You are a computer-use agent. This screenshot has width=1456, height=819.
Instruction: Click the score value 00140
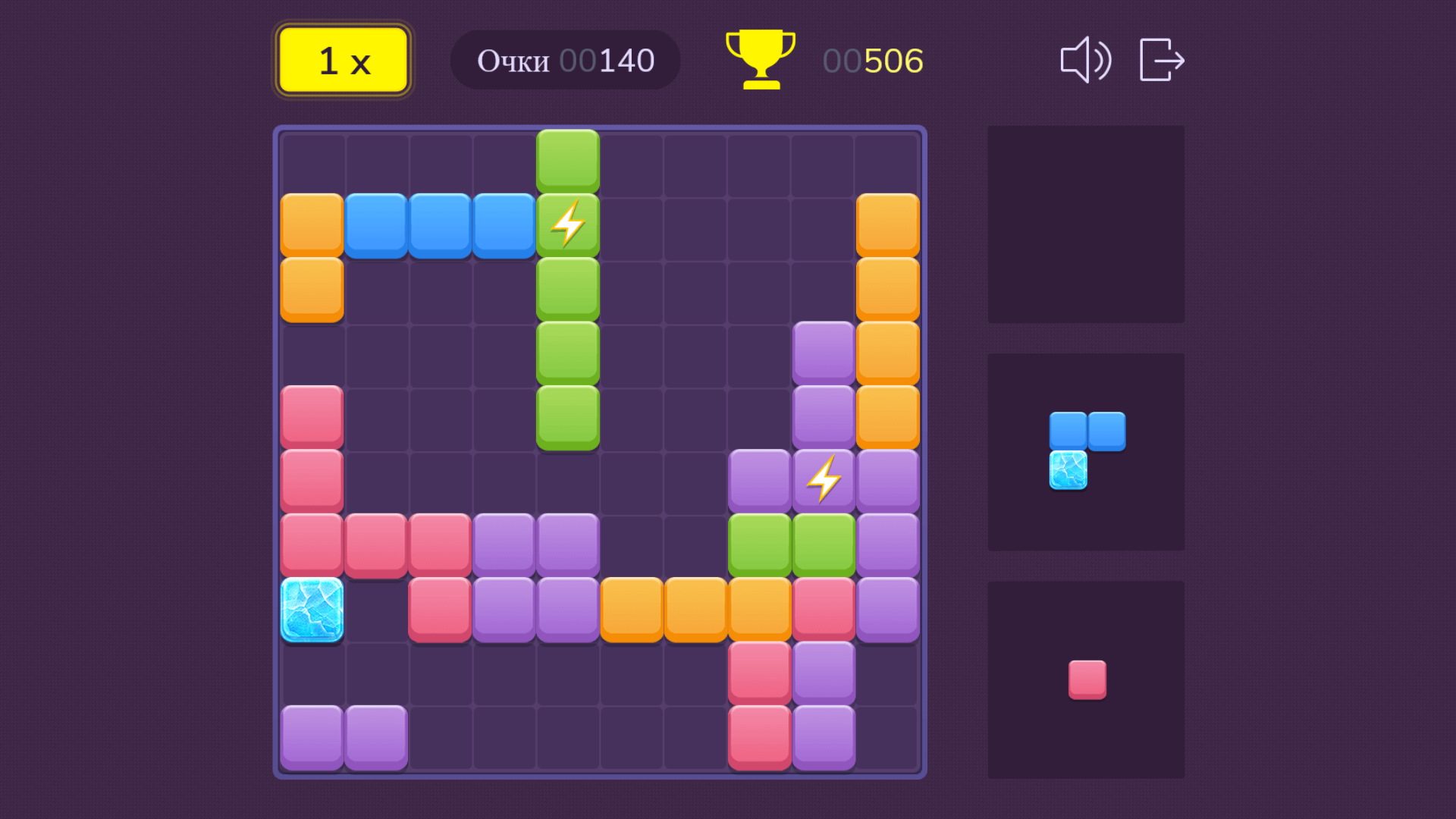pos(609,60)
